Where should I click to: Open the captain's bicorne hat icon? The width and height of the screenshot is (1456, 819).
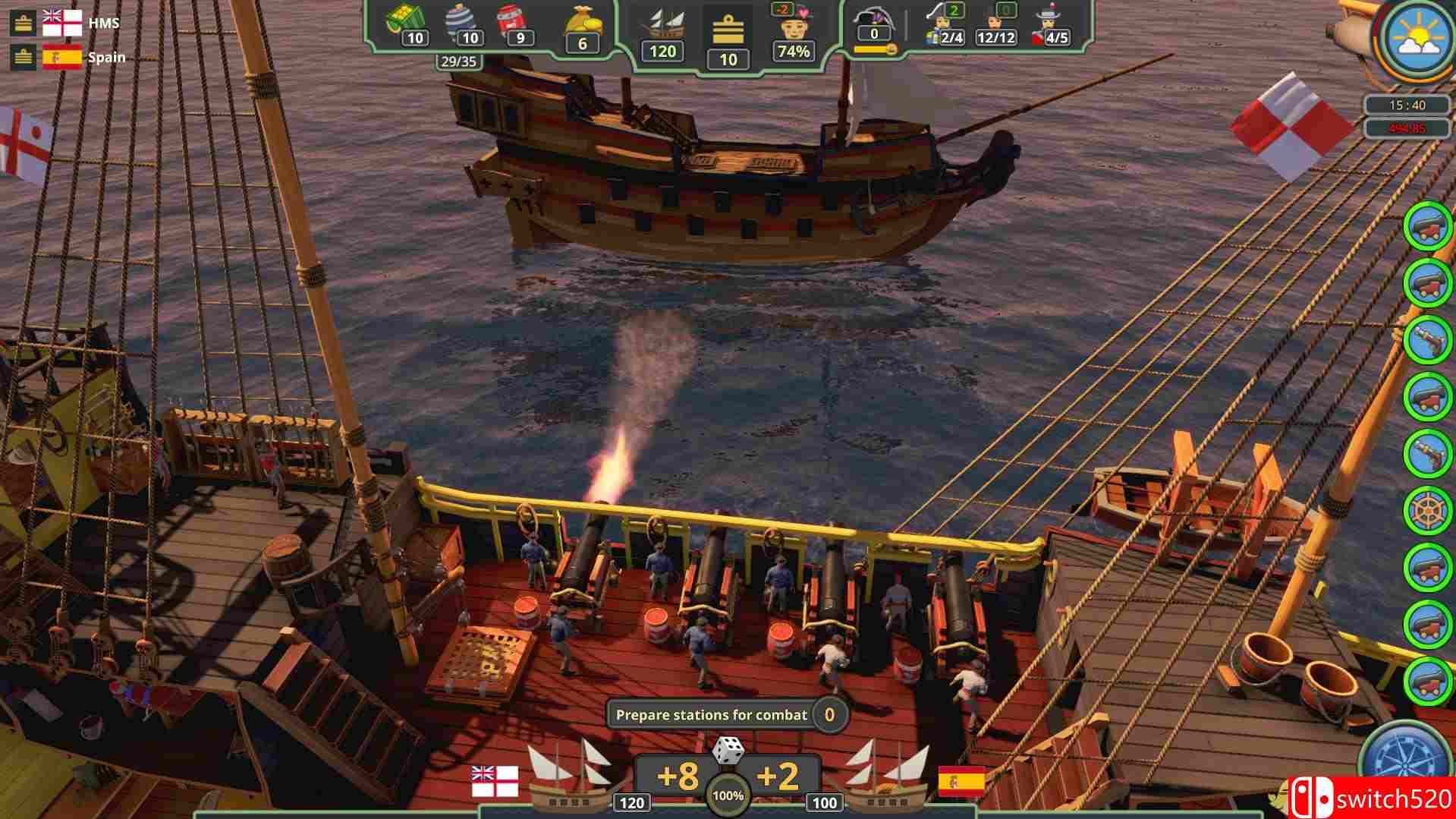[x=874, y=19]
